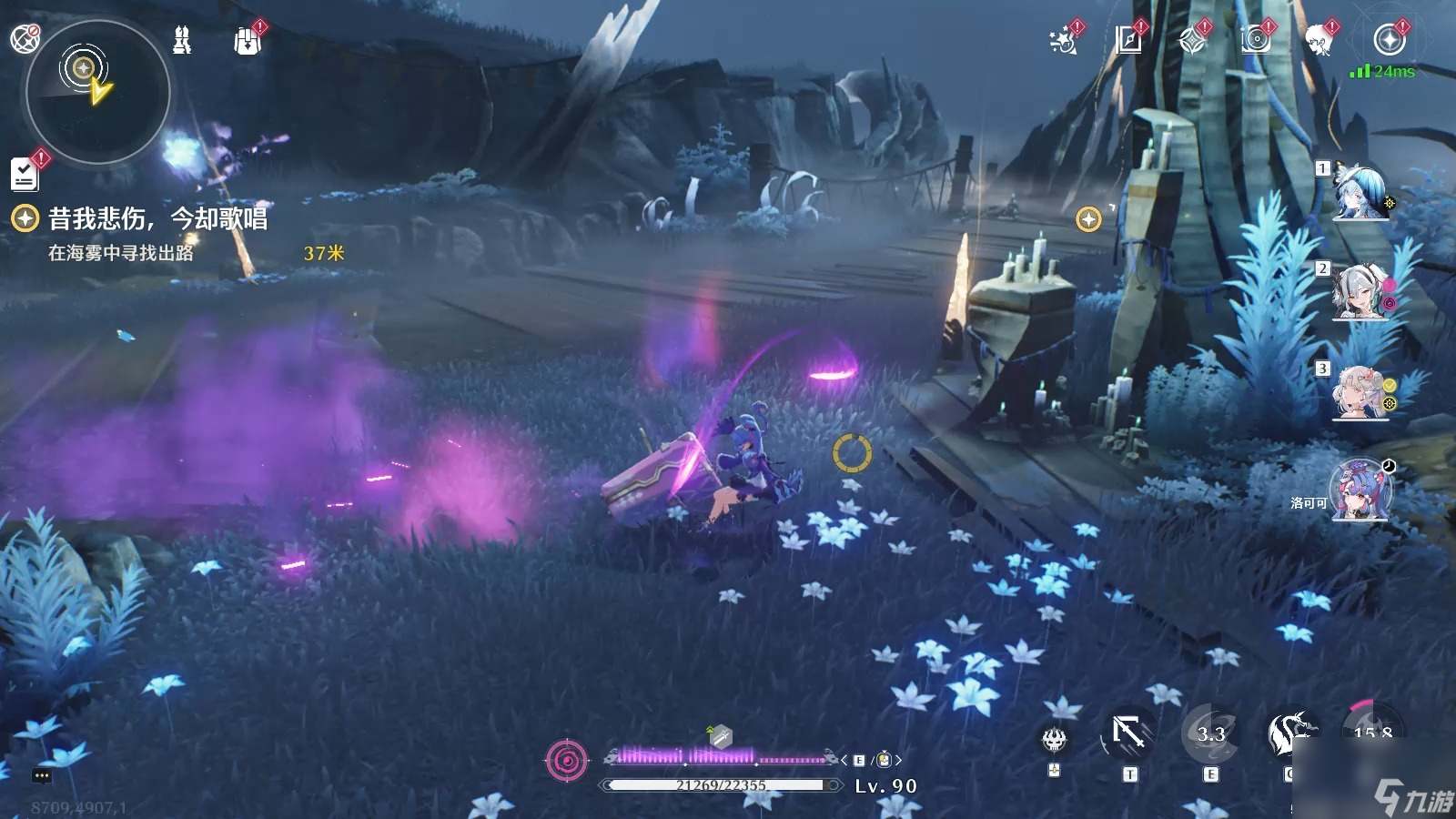
Task: Switch to party member 1 portrait
Action: click(1360, 193)
